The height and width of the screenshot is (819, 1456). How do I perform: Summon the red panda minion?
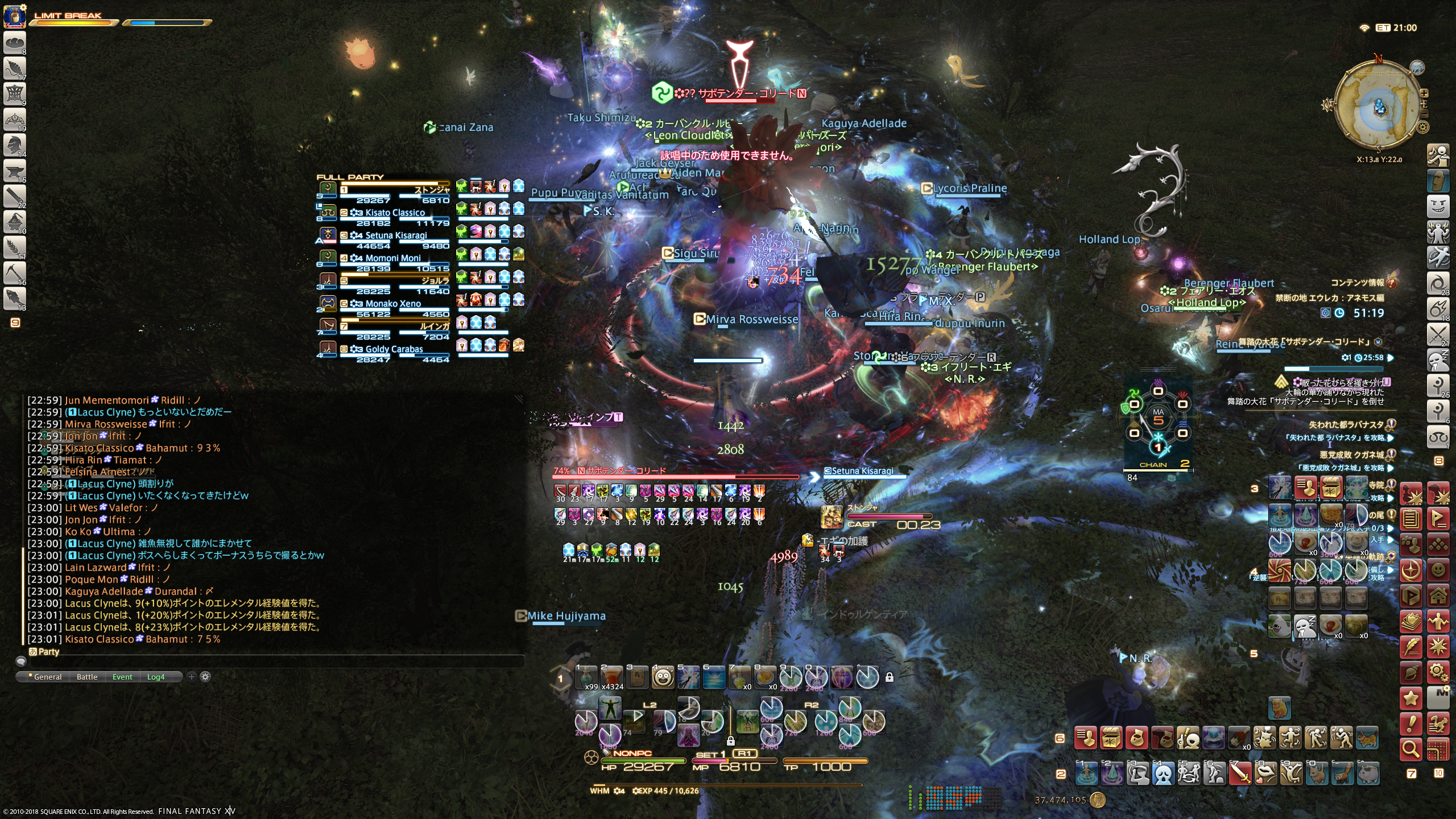(x=1343, y=773)
